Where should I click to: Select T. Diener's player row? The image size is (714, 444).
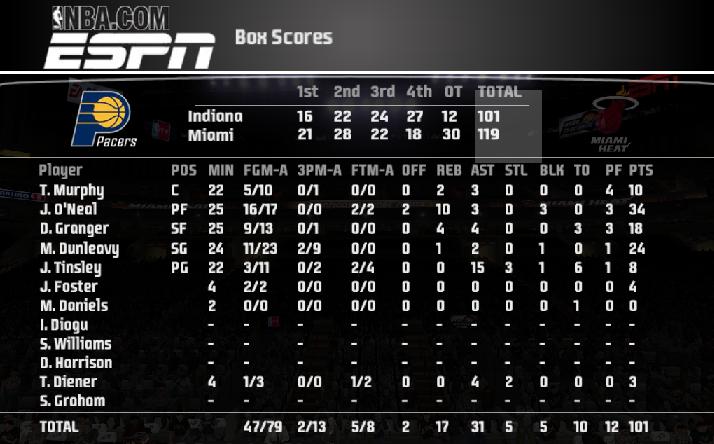point(69,382)
